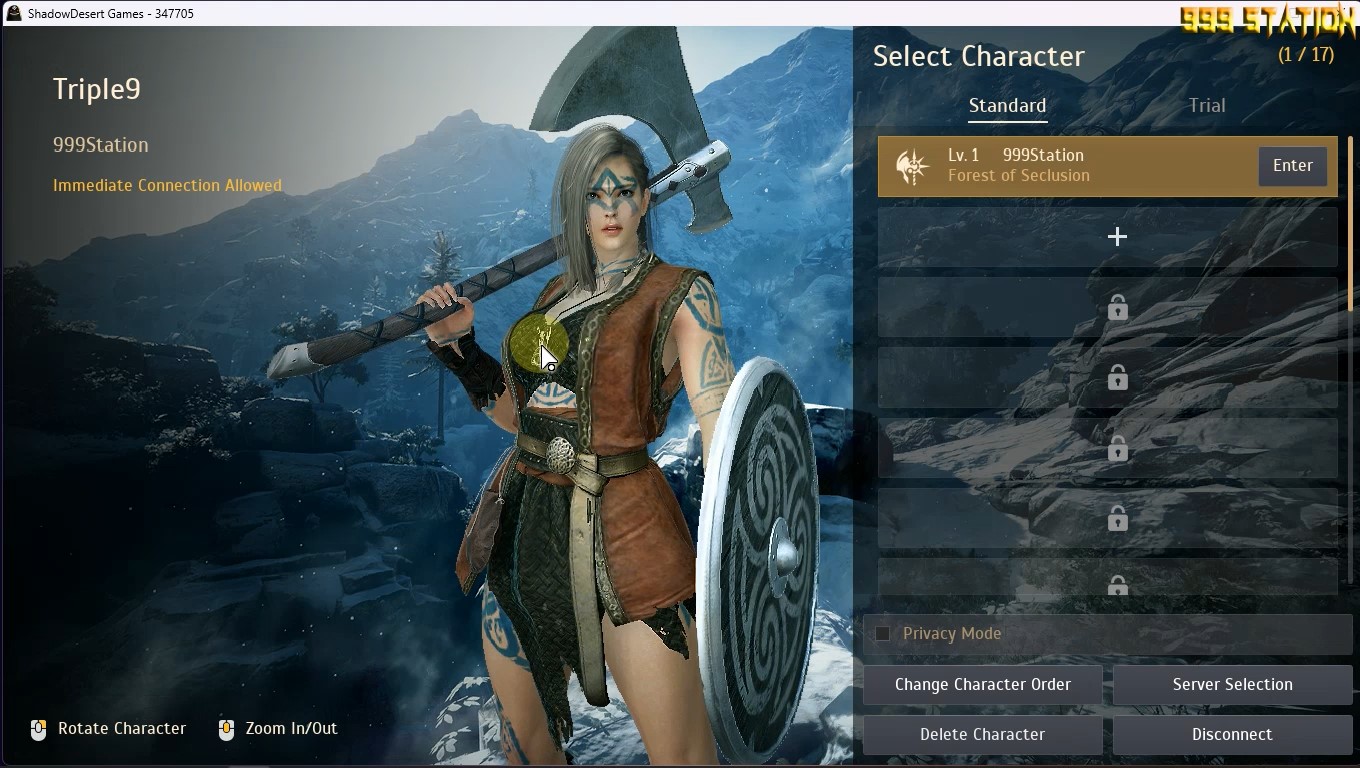The image size is (1360, 768).
Task: Open Change Character Order
Action: click(982, 685)
